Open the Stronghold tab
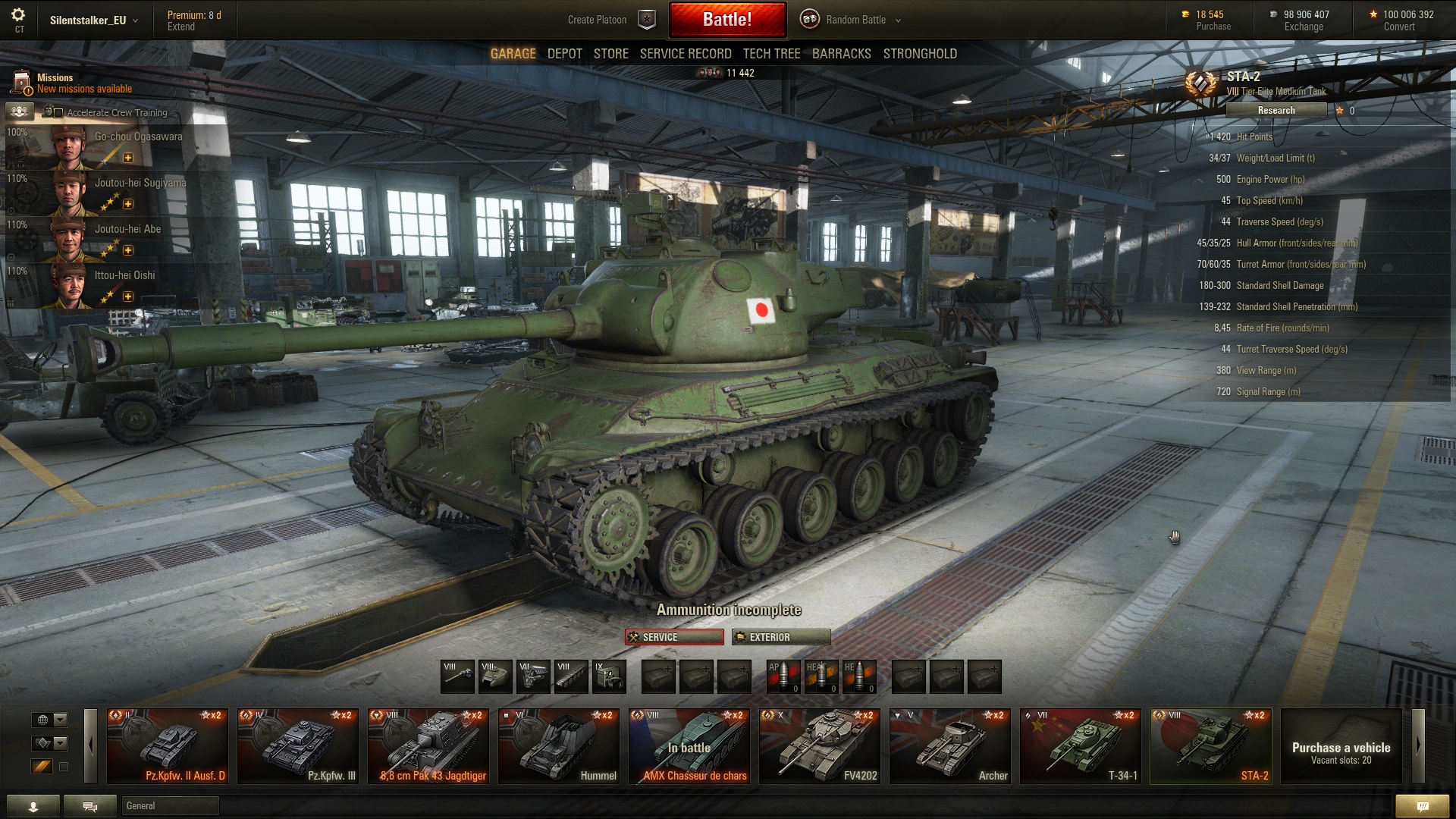 coord(919,54)
